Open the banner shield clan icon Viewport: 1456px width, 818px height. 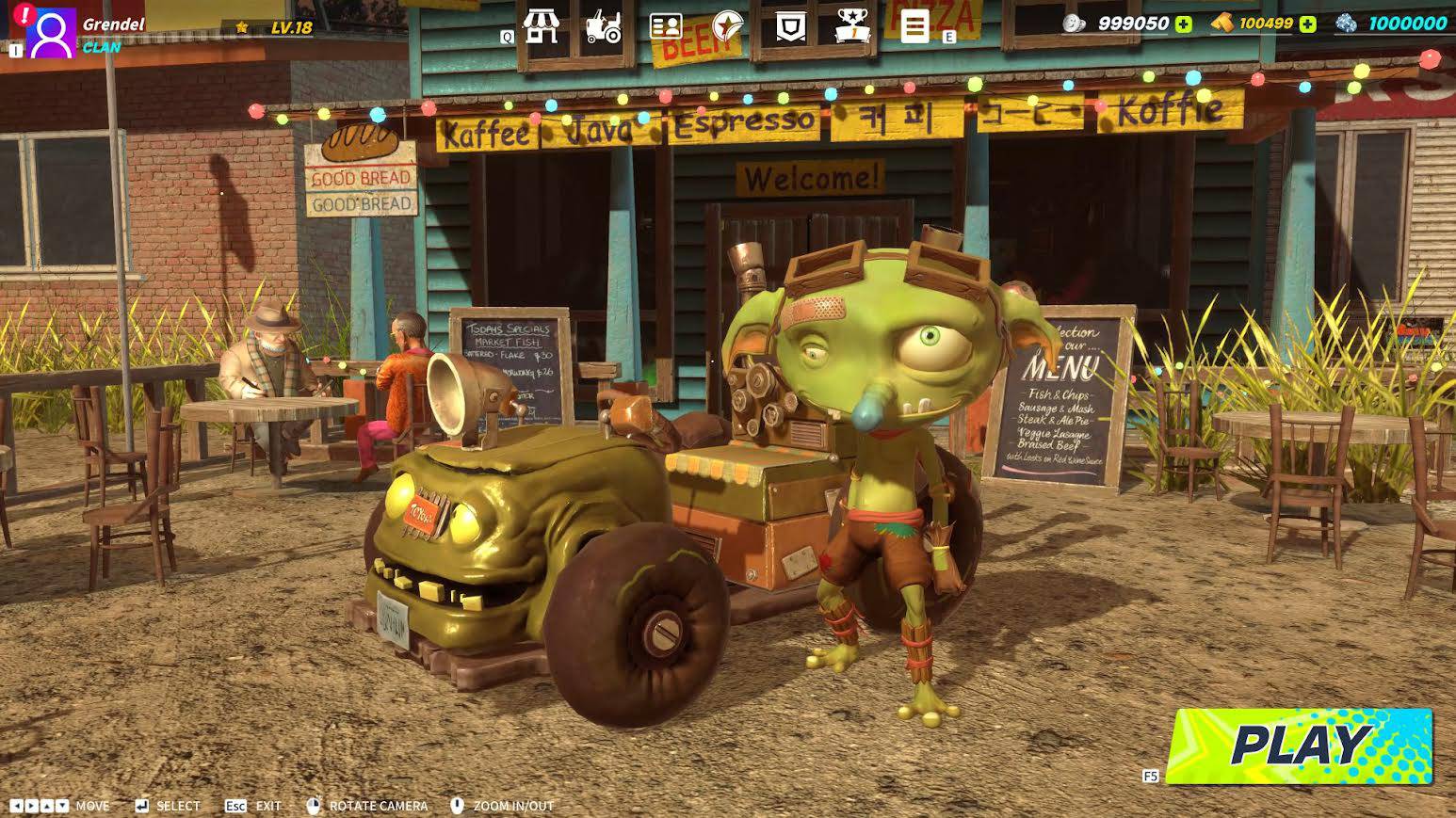789,26
